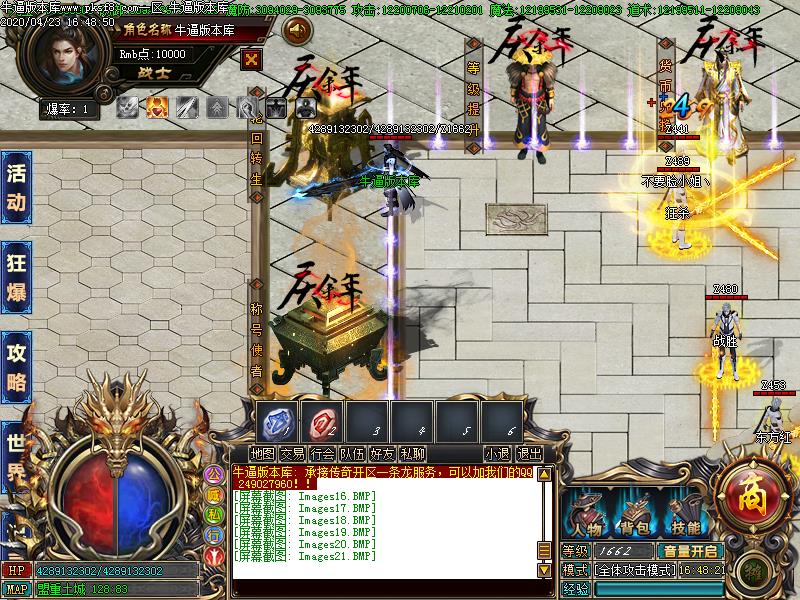Select the flaming heart buff icon

click(157, 107)
